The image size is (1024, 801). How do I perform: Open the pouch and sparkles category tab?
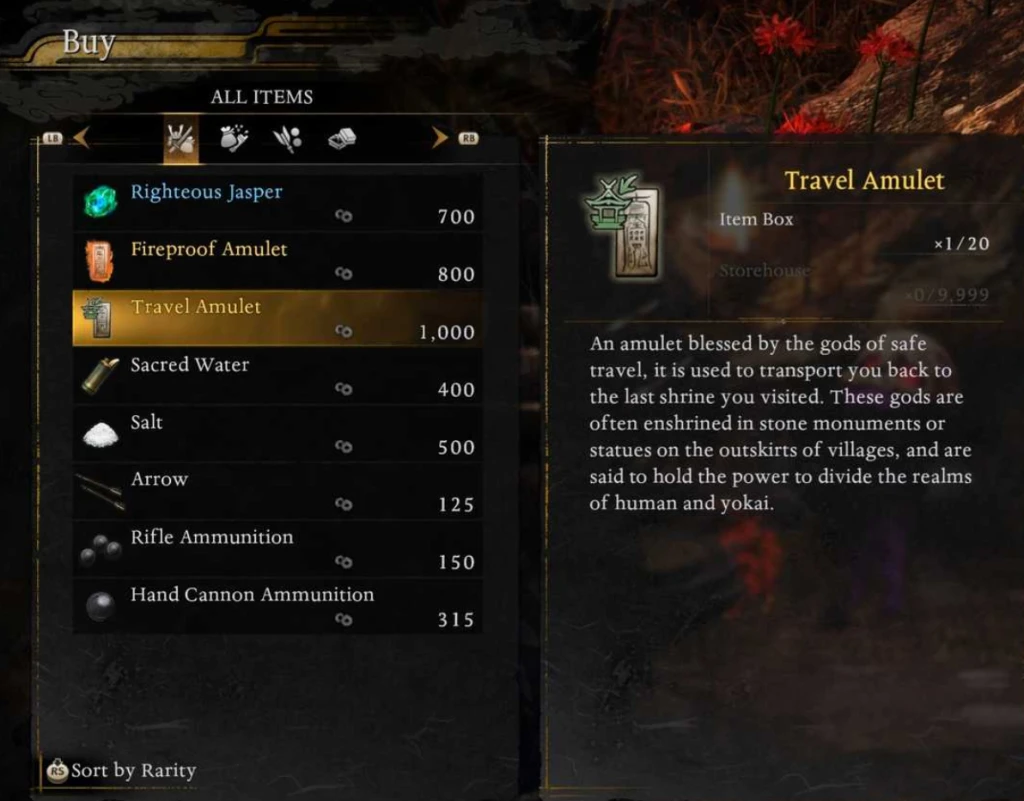click(x=234, y=139)
